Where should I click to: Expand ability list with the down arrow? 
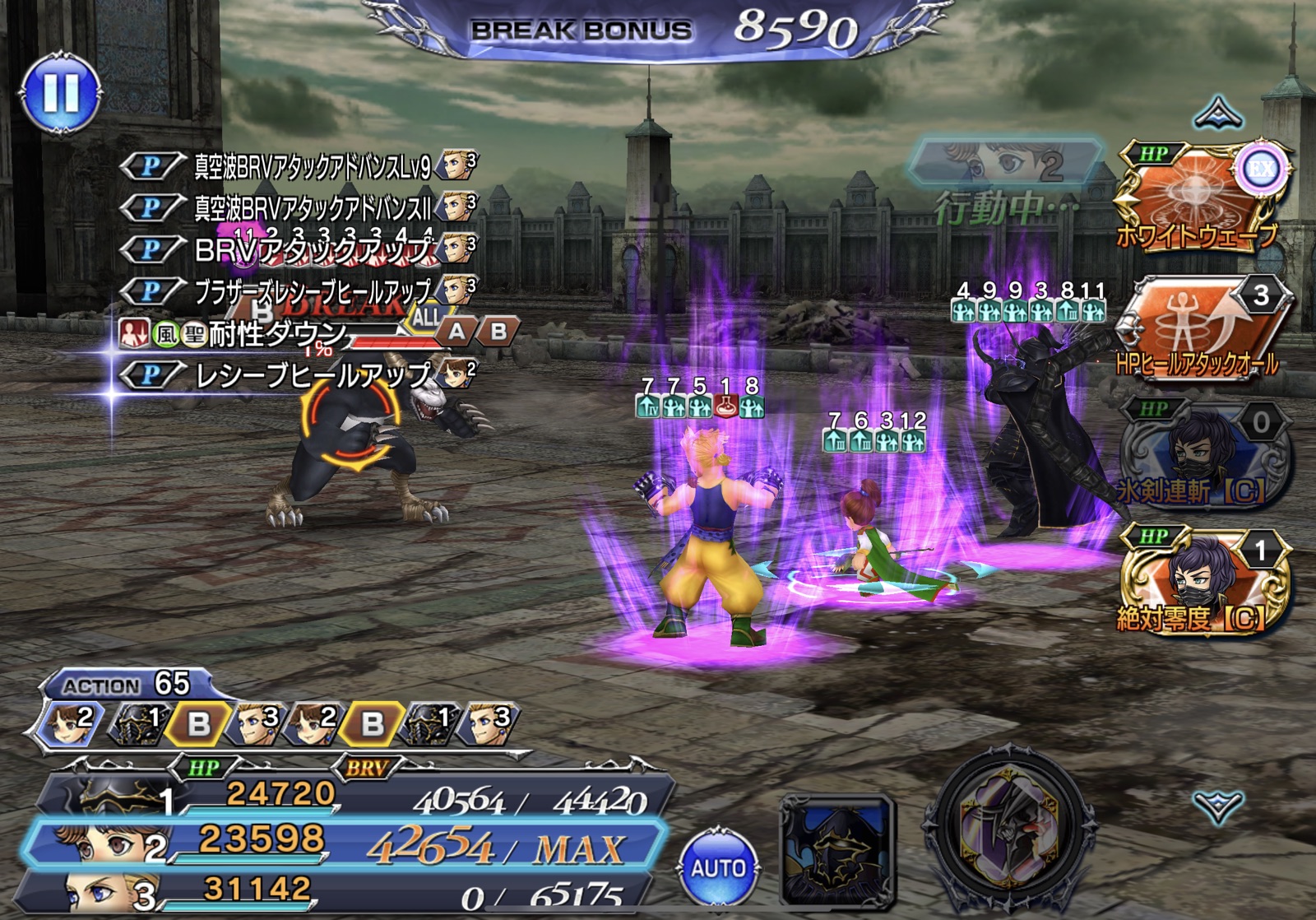1217,806
